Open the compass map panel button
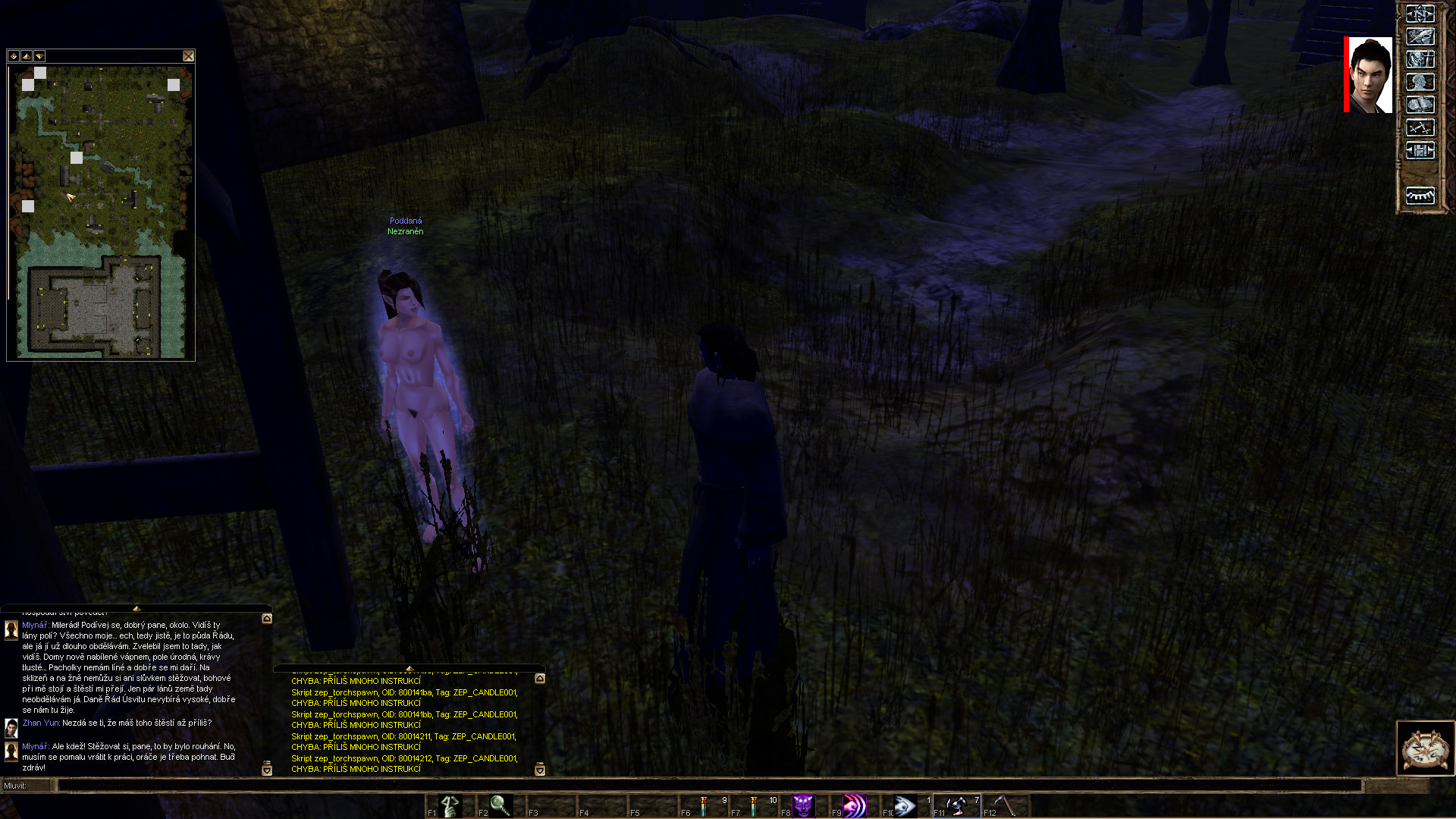Image resolution: width=1456 pixels, height=819 pixels. pos(1420,14)
